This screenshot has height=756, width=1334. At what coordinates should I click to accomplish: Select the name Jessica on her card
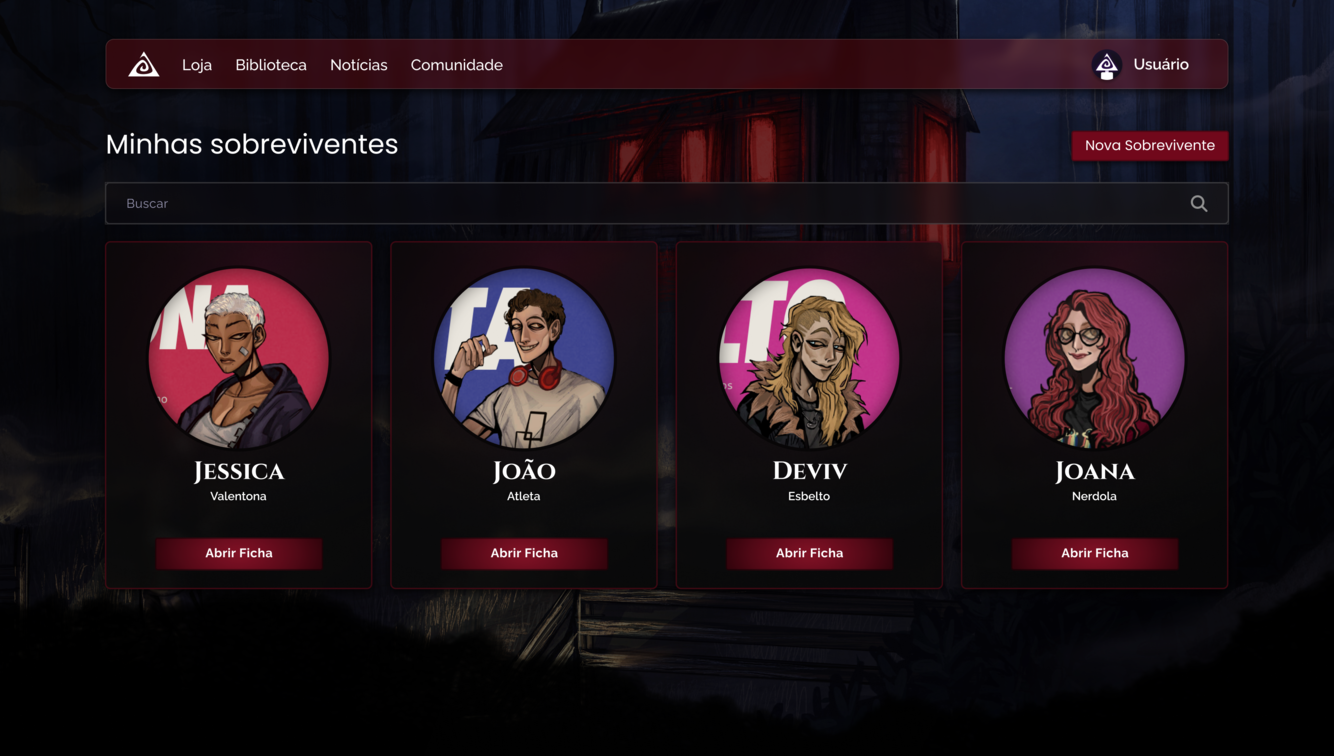tap(239, 471)
